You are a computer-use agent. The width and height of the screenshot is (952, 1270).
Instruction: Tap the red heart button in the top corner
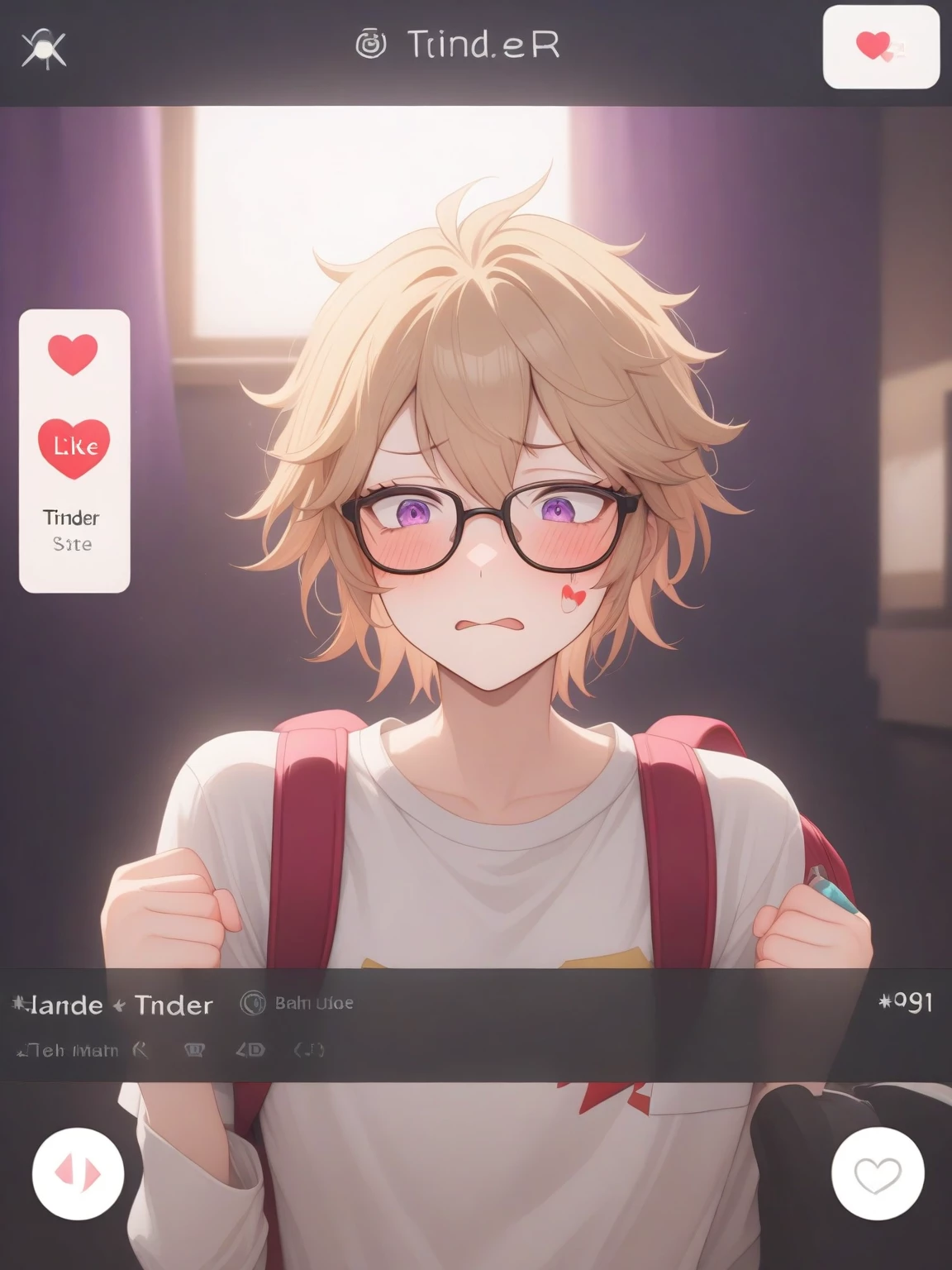click(880, 46)
